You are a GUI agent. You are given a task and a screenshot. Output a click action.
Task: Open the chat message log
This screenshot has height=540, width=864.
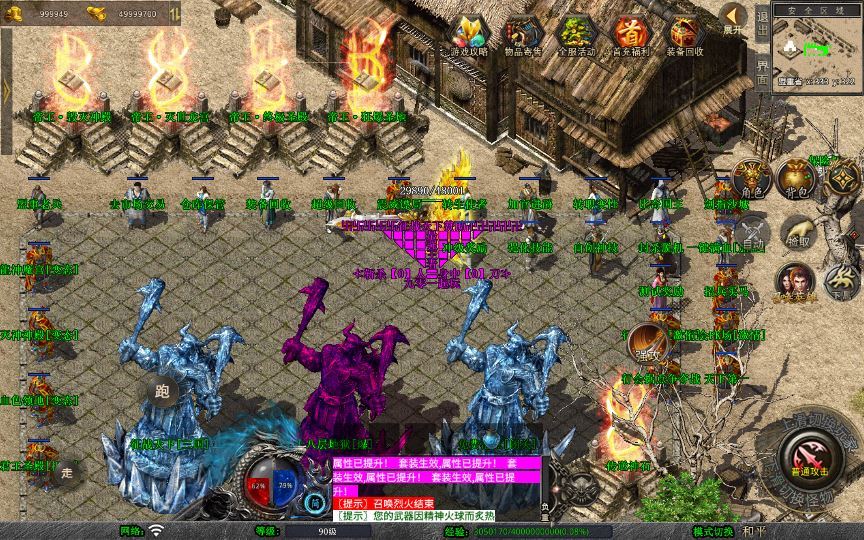[438, 489]
